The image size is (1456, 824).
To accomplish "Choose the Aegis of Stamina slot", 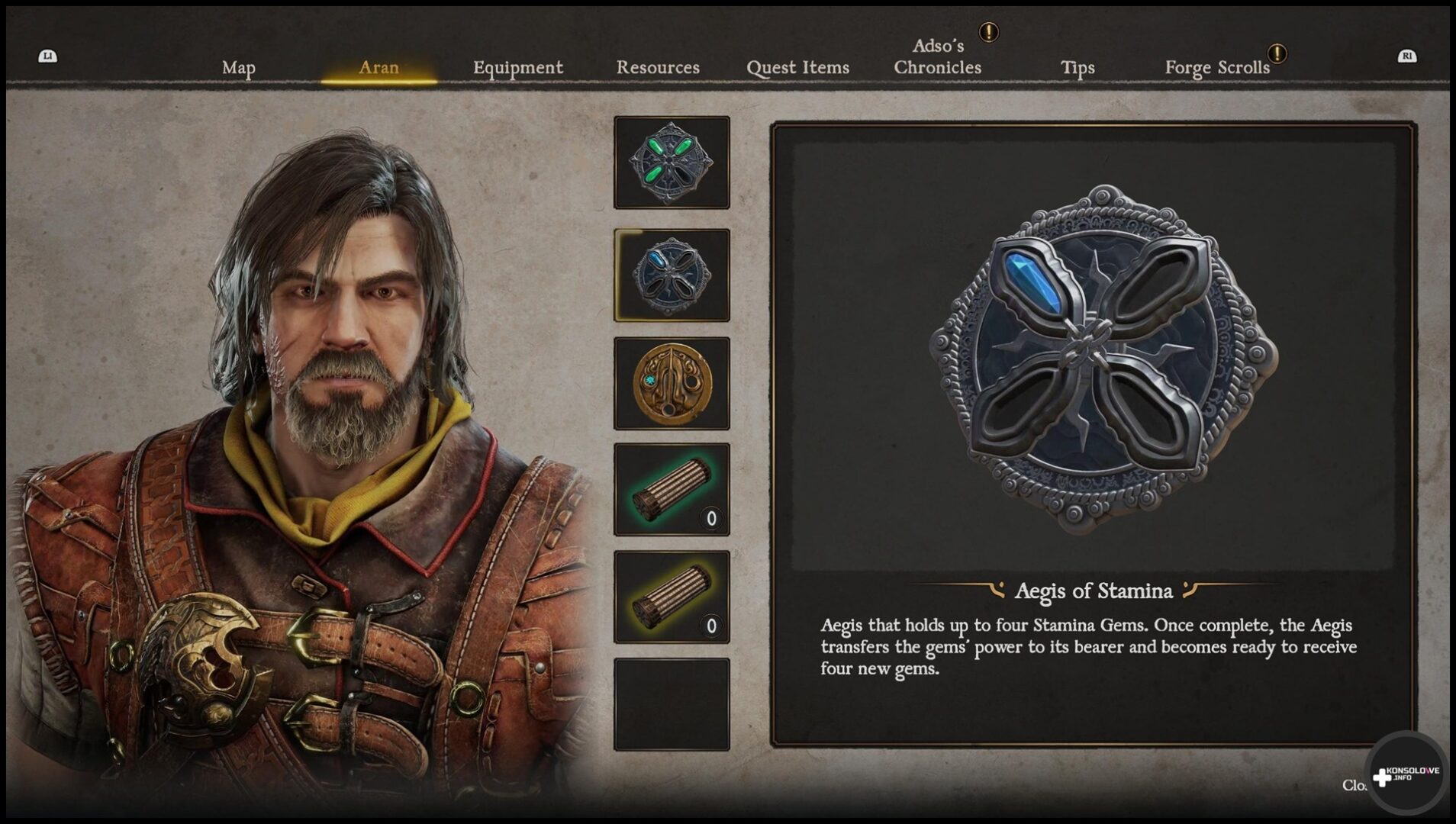I will click(672, 275).
